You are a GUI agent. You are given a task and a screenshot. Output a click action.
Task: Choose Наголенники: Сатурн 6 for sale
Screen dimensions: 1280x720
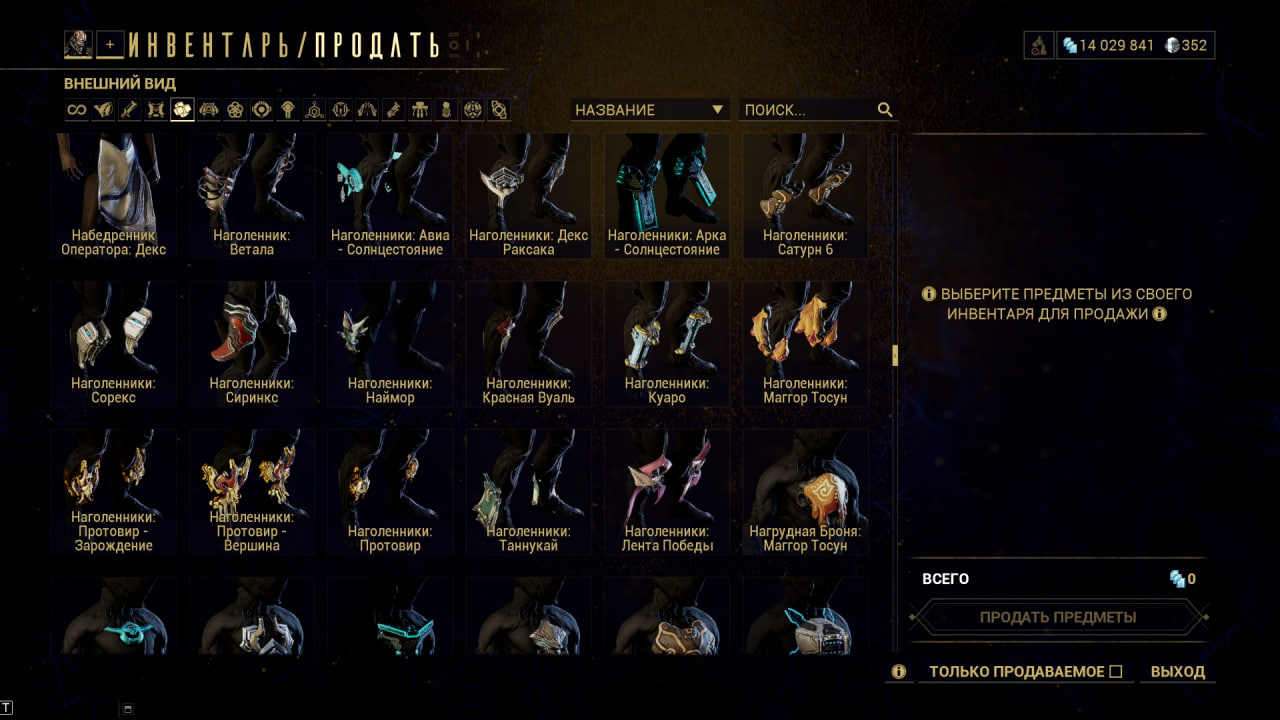tap(805, 195)
